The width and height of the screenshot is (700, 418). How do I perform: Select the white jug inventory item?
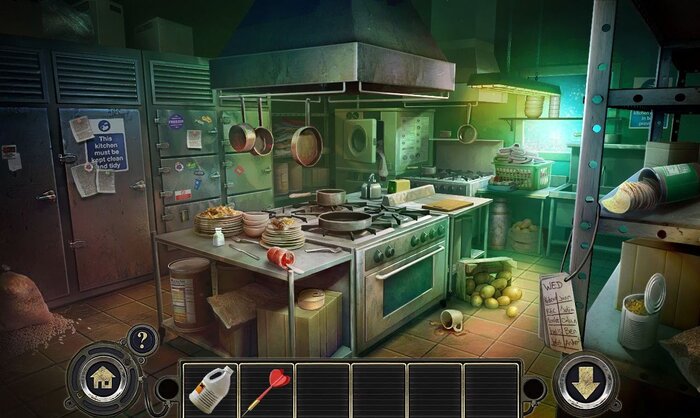tap(210, 389)
